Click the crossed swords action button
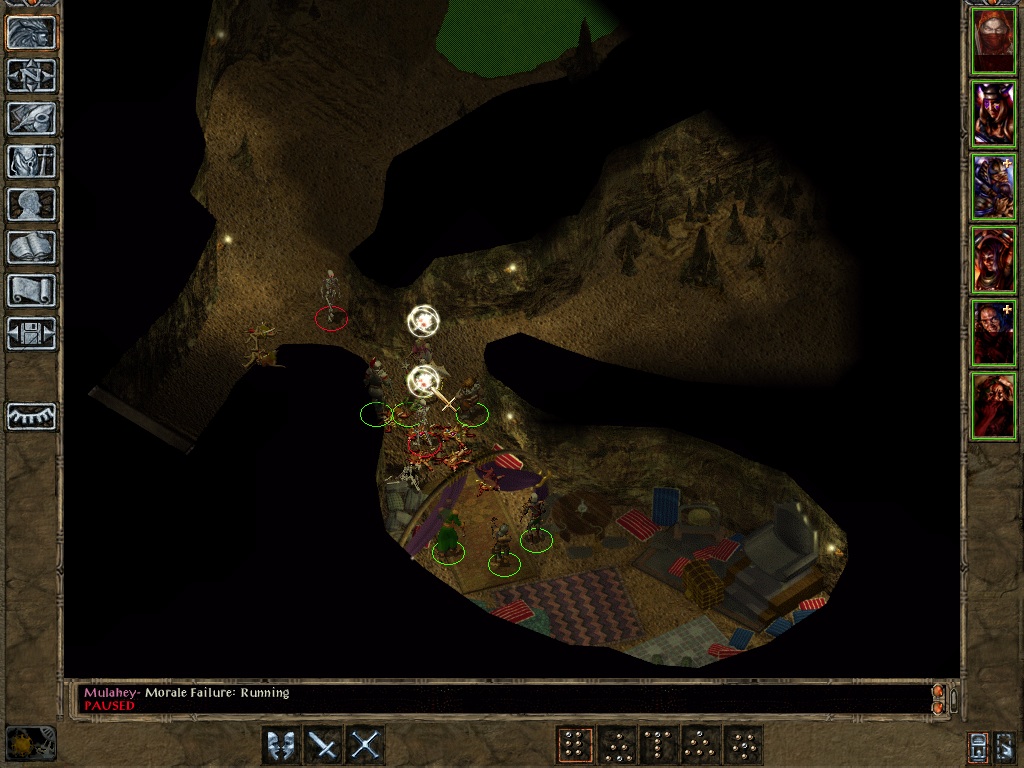The image size is (1024, 768). tap(366, 745)
